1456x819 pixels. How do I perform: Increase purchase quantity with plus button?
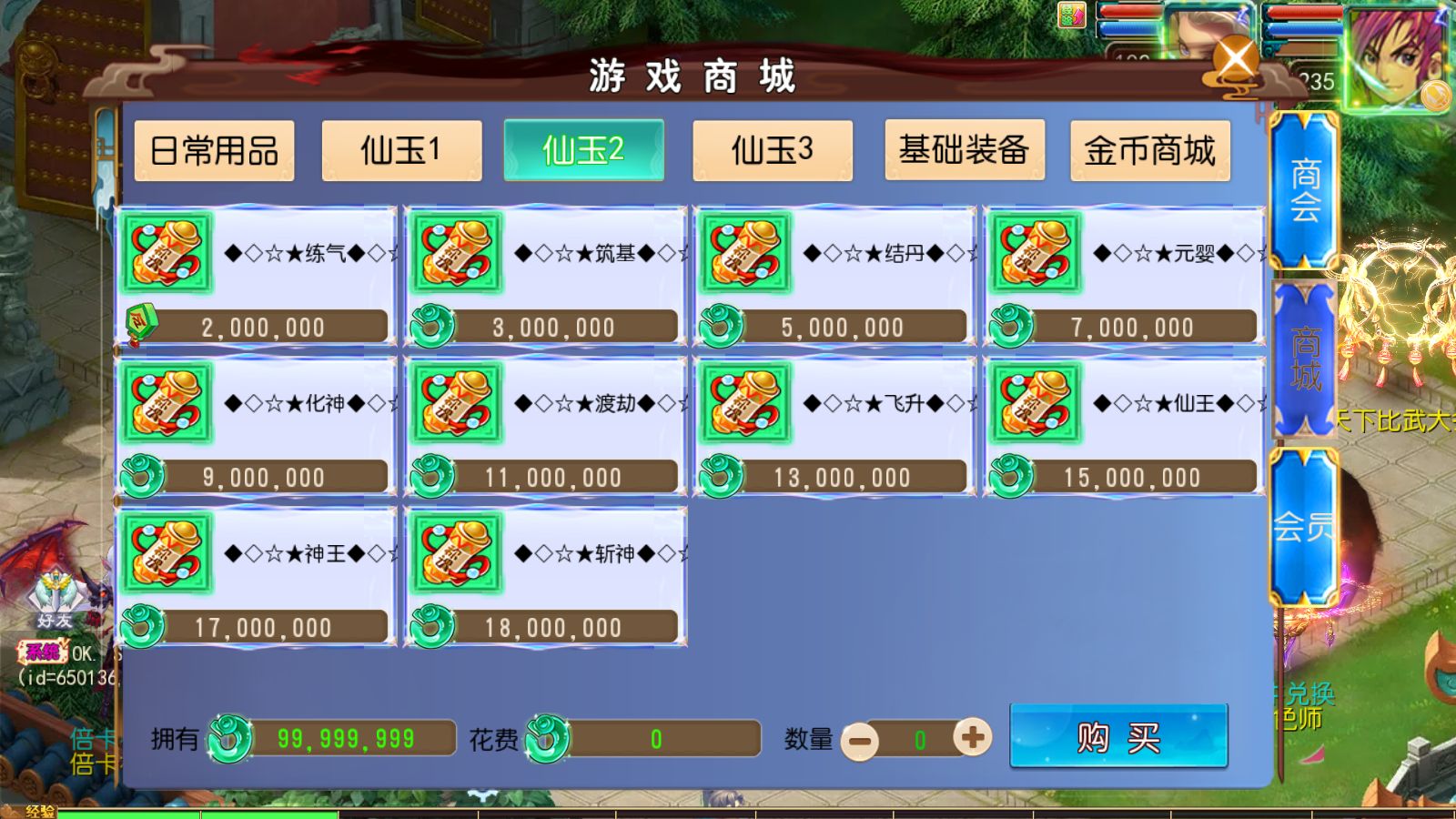(x=973, y=739)
